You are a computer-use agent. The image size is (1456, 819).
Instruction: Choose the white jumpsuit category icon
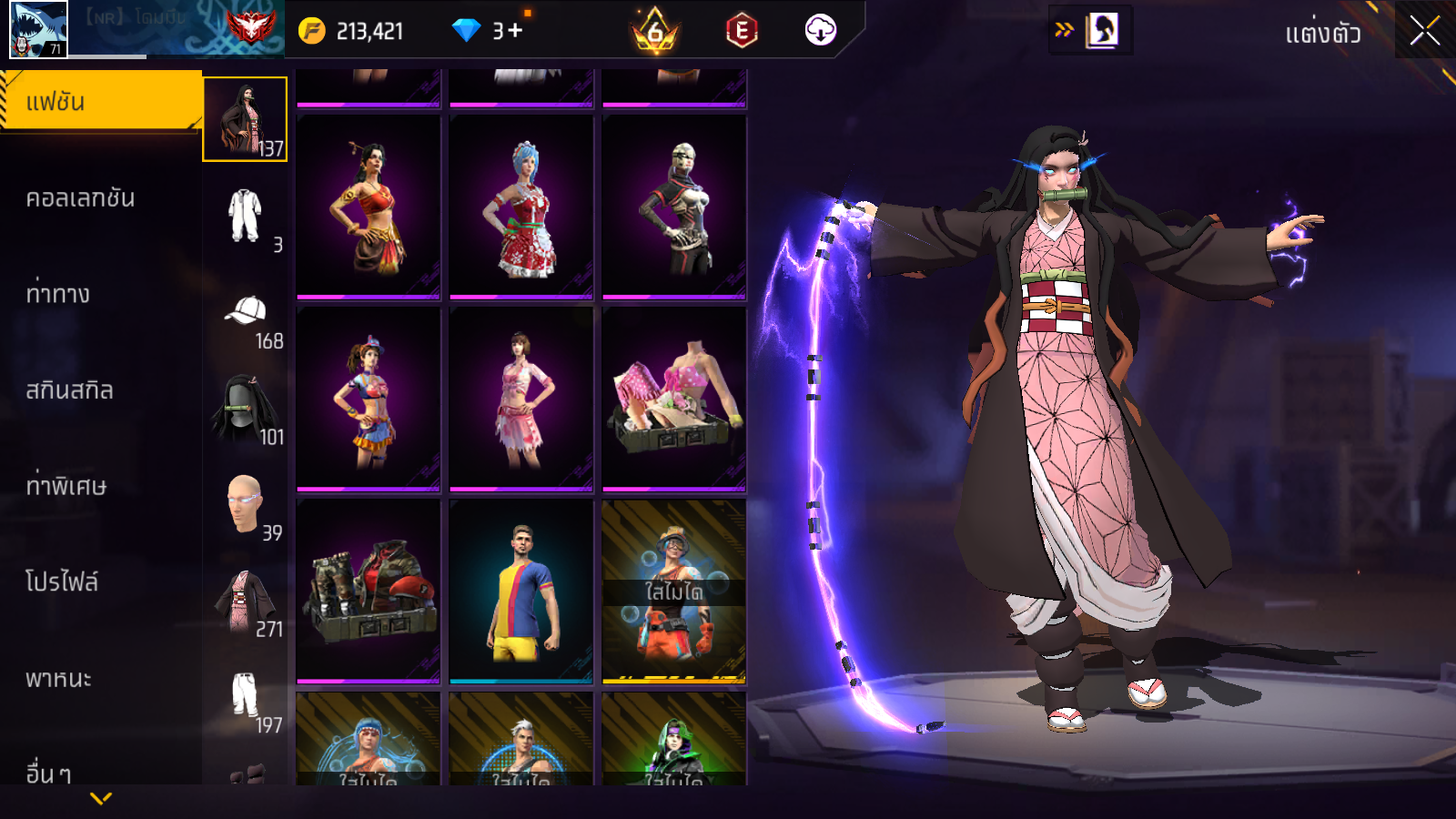tap(245, 216)
